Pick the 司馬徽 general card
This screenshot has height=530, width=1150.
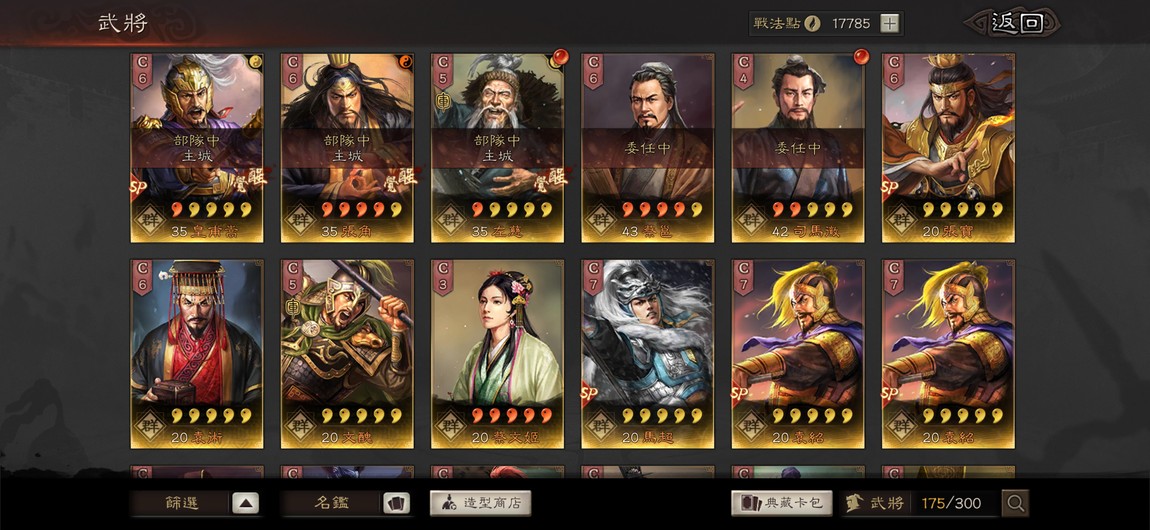[x=798, y=147]
